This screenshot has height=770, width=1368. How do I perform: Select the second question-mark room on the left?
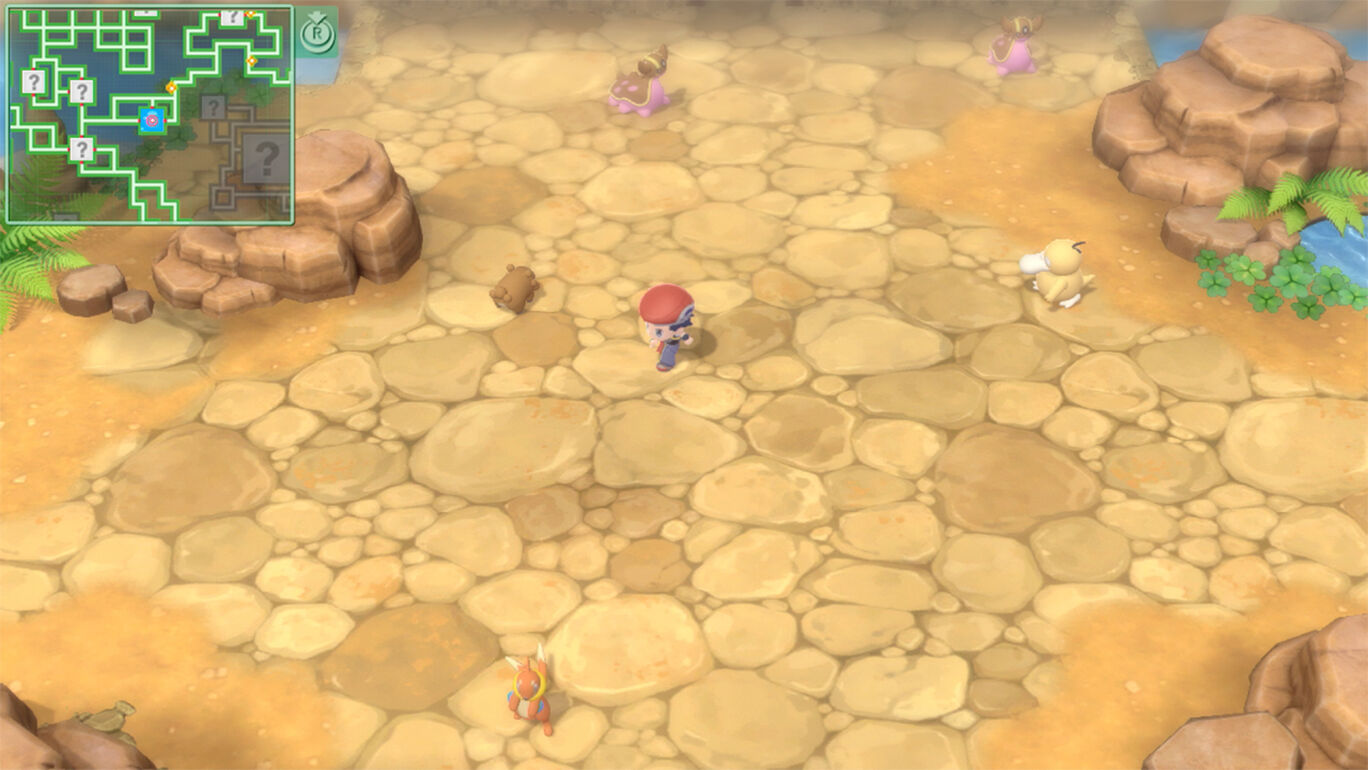pyautogui.click(x=81, y=91)
